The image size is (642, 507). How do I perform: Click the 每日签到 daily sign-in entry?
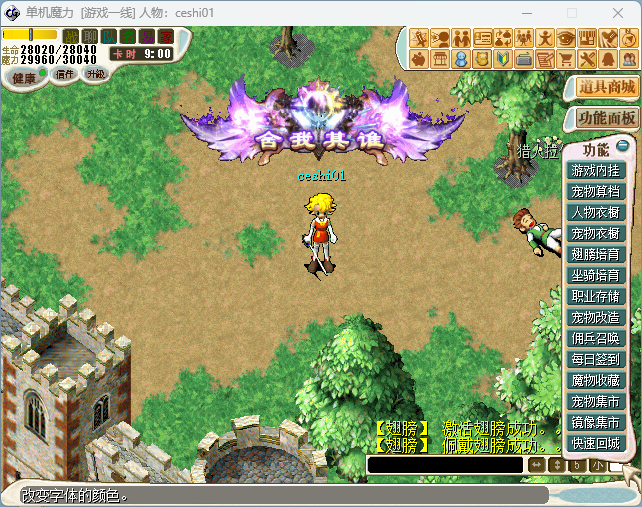596,359
